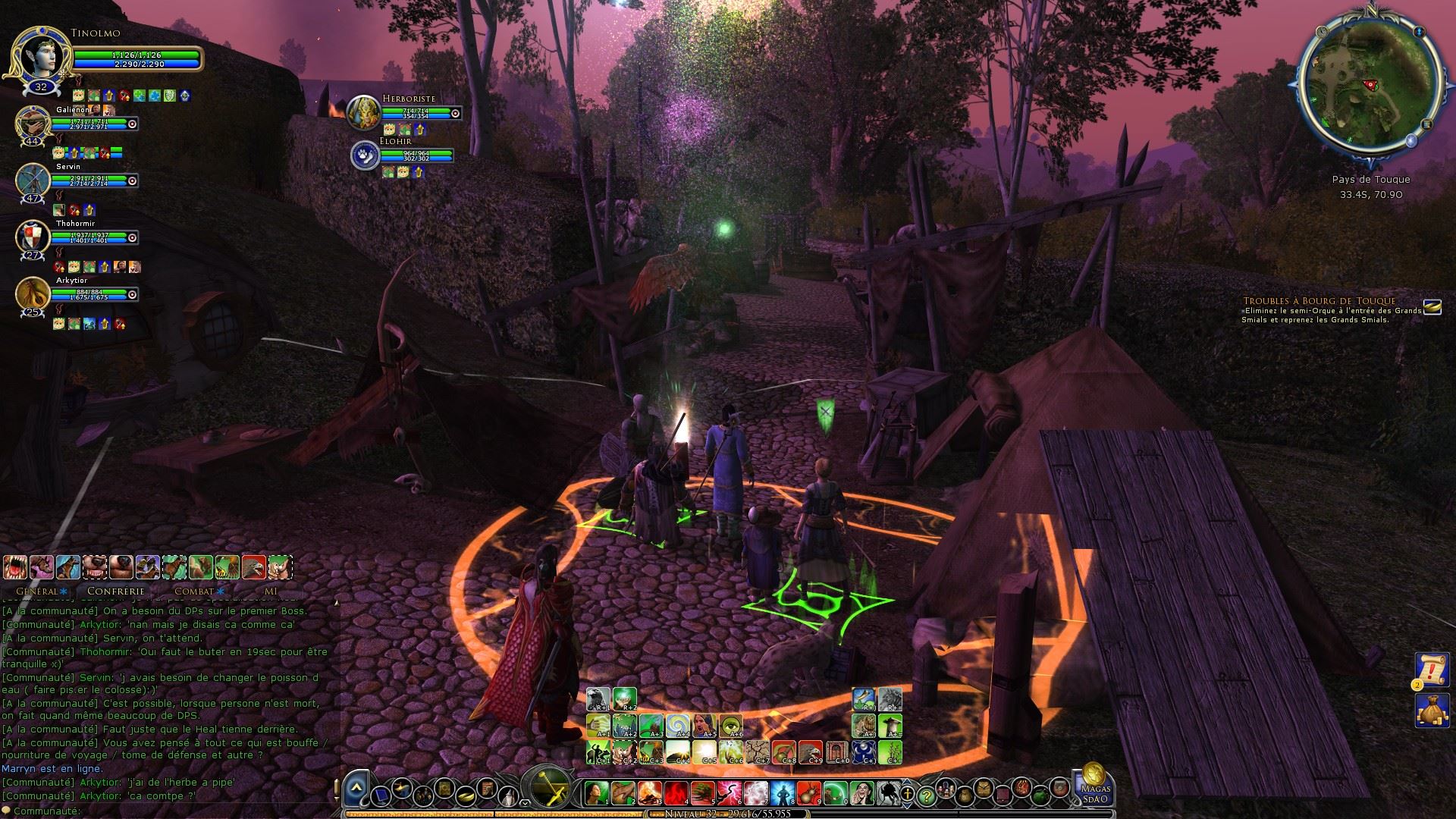Click the quest scroll alert icon
1456x819 pixels.
(1432, 670)
